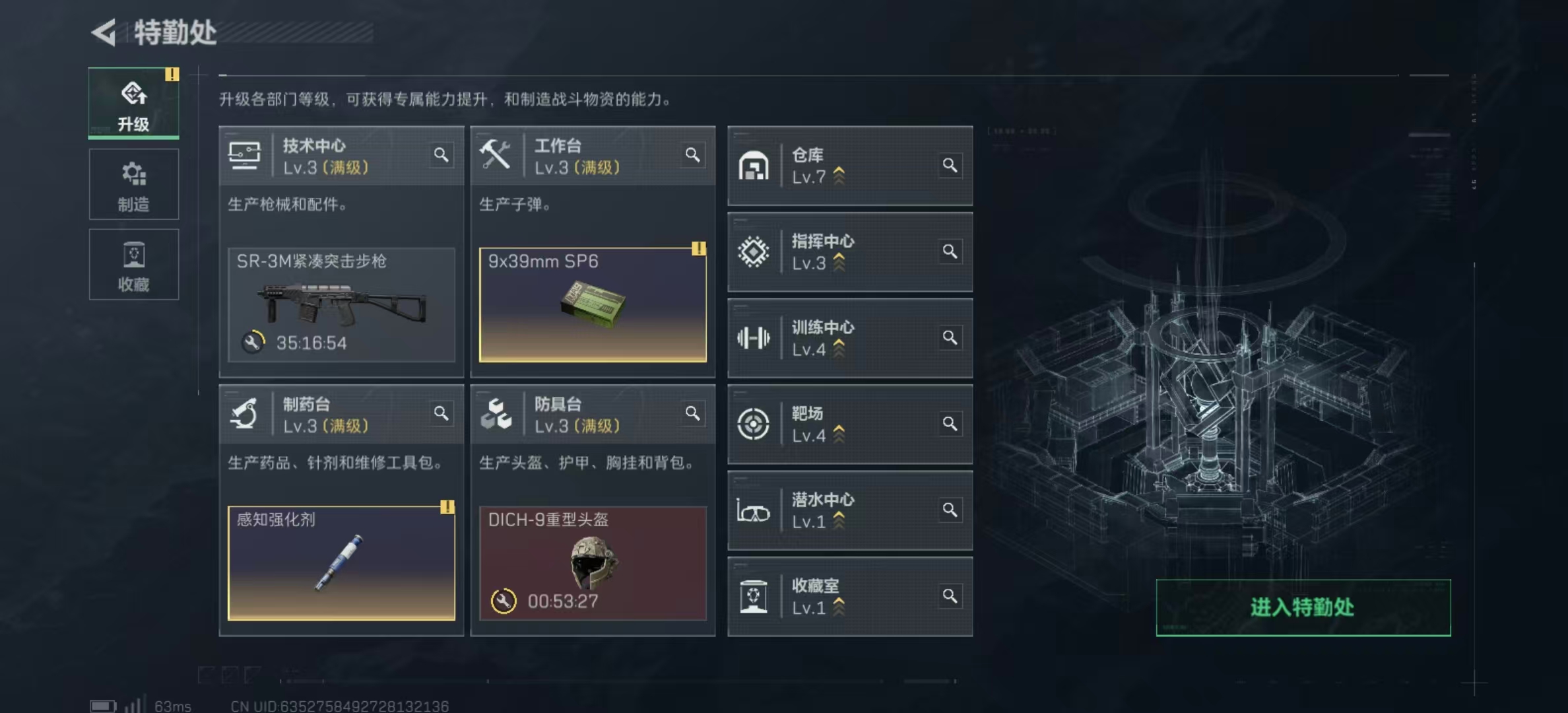Click the back arrow next to 特勤处

tap(105, 31)
